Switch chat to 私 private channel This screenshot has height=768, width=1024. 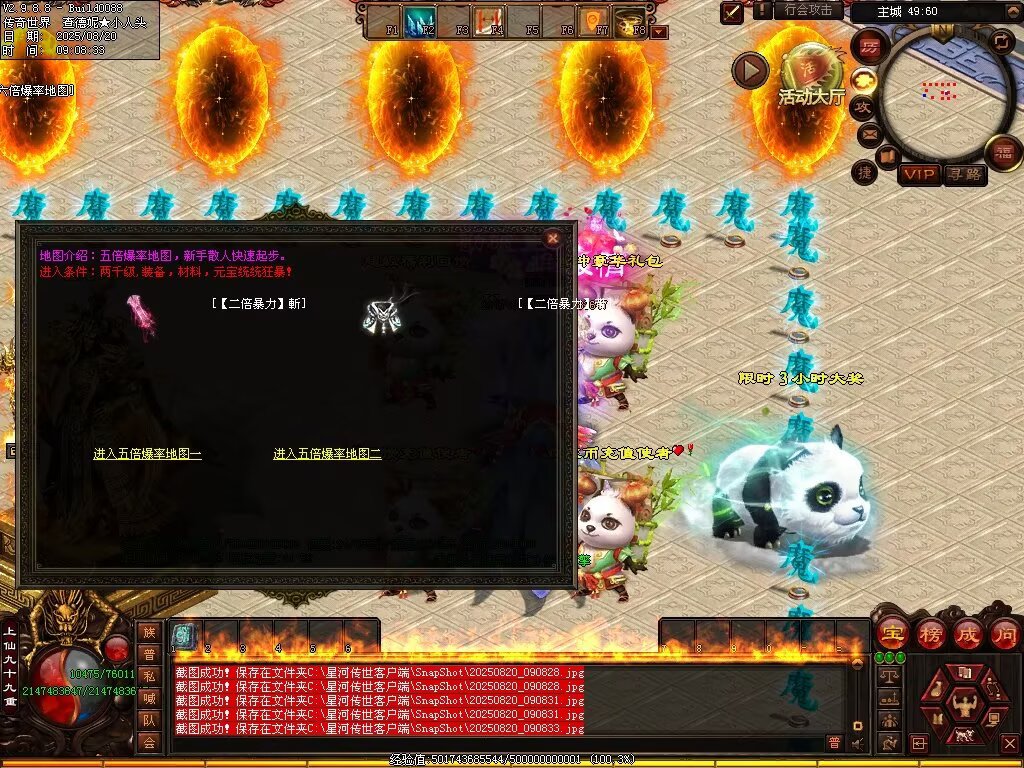click(149, 676)
